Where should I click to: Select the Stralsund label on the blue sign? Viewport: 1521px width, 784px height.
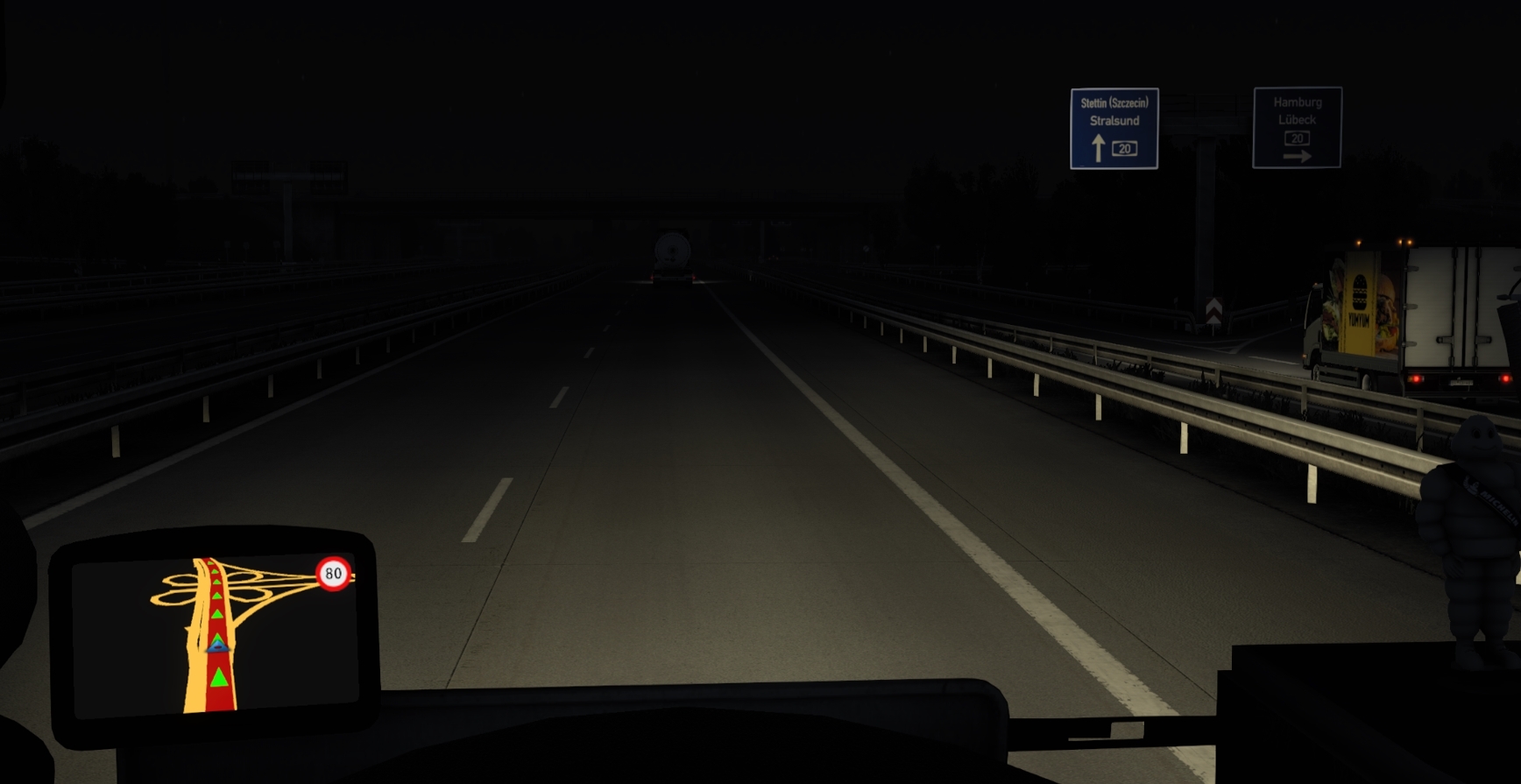click(x=1114, y=122)
